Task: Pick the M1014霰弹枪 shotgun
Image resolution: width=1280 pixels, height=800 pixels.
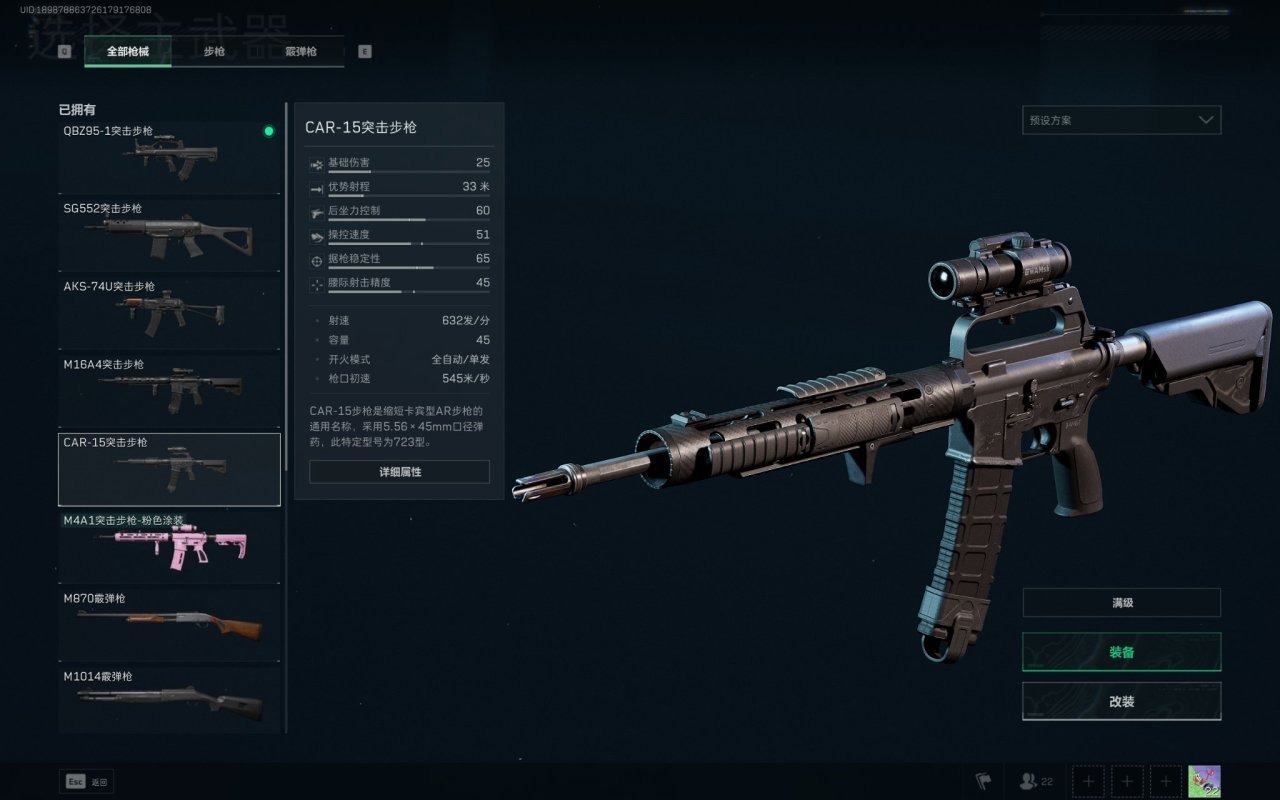Action: (169, 699)
